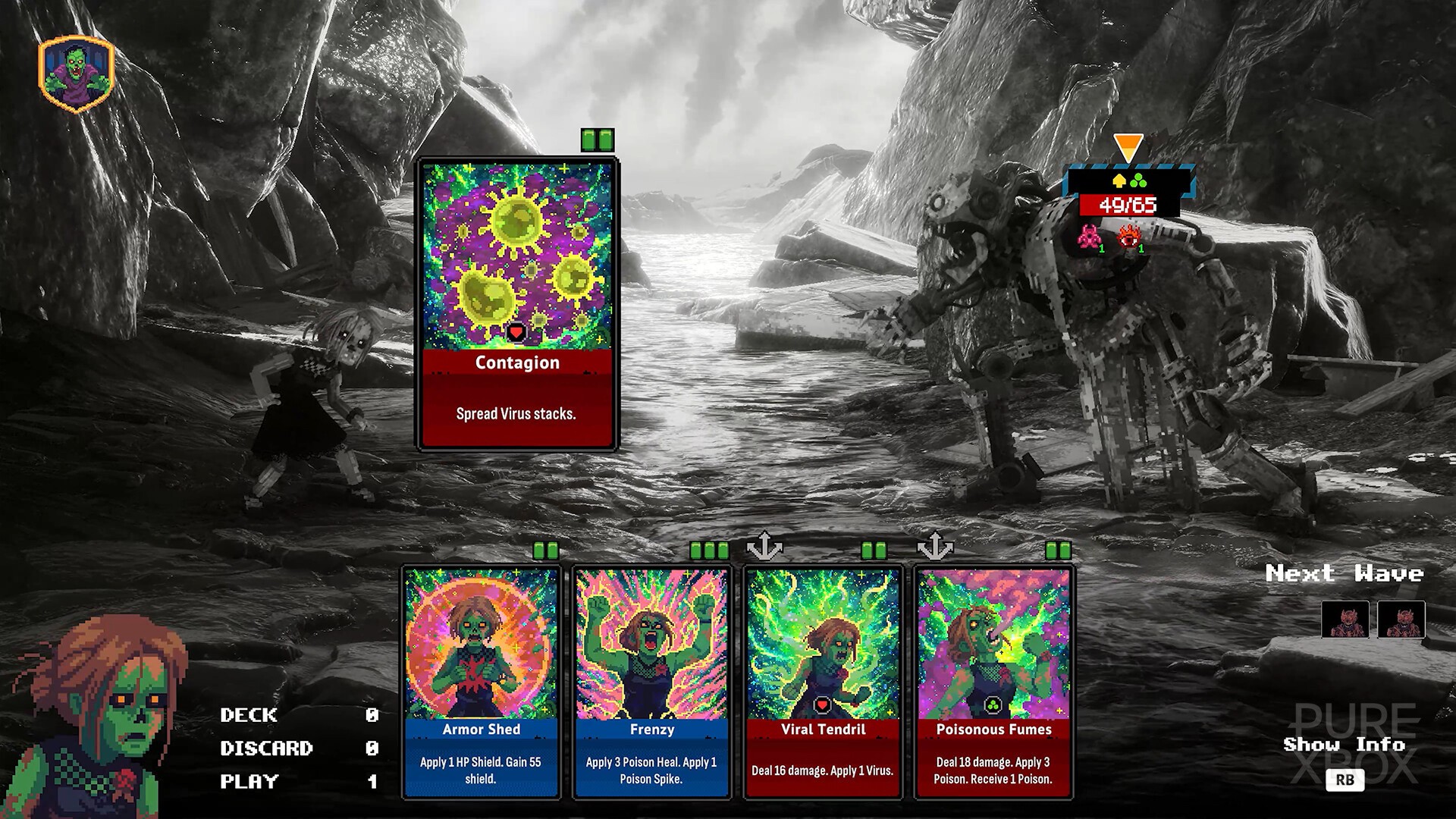Click the anchor icon above Viral Tendril
This screenshot has width=1456, height=819.
pyautogui.click(x=764, y=546)
